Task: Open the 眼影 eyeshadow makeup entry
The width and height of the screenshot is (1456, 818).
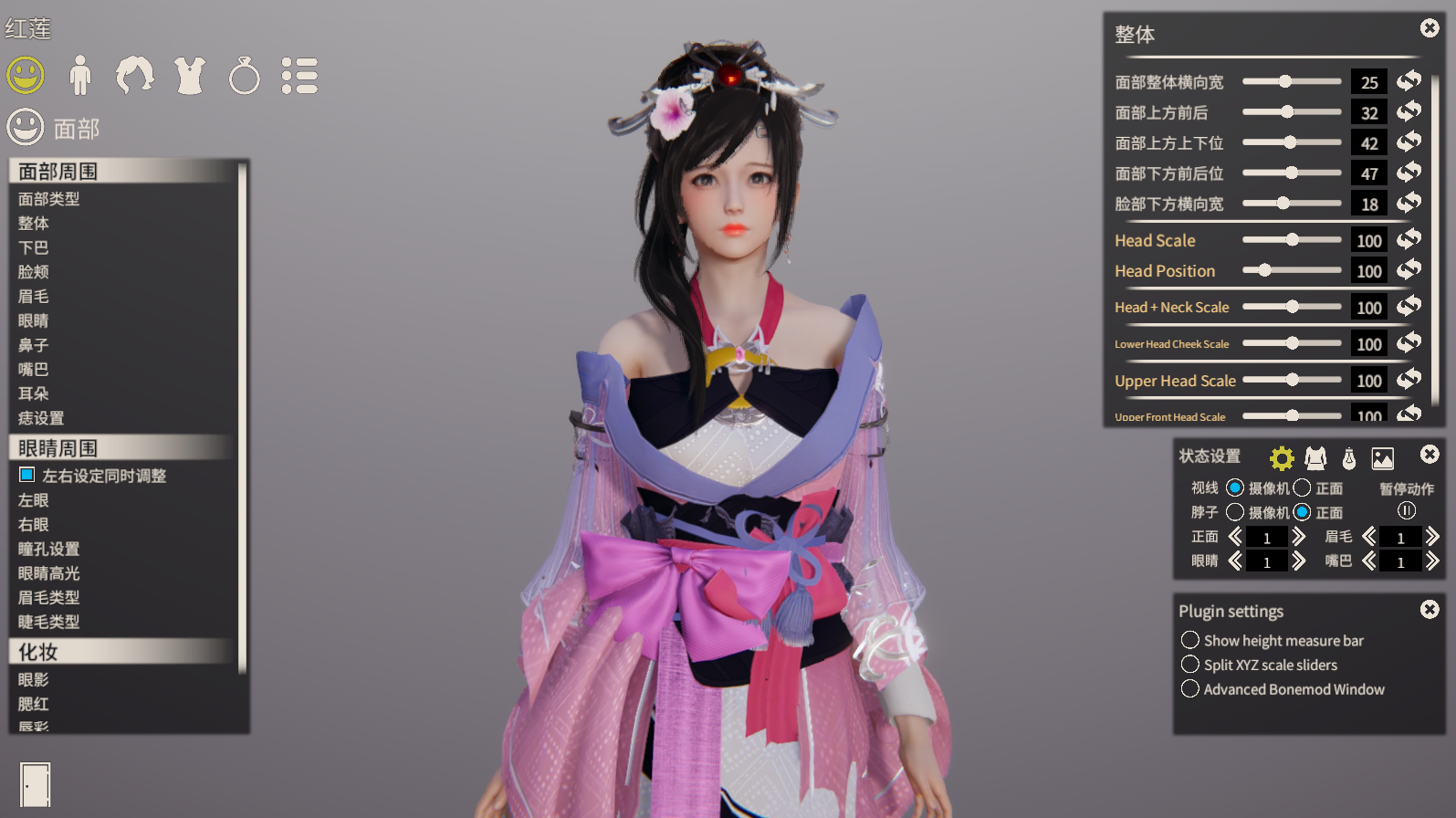Action: point(34,679)
